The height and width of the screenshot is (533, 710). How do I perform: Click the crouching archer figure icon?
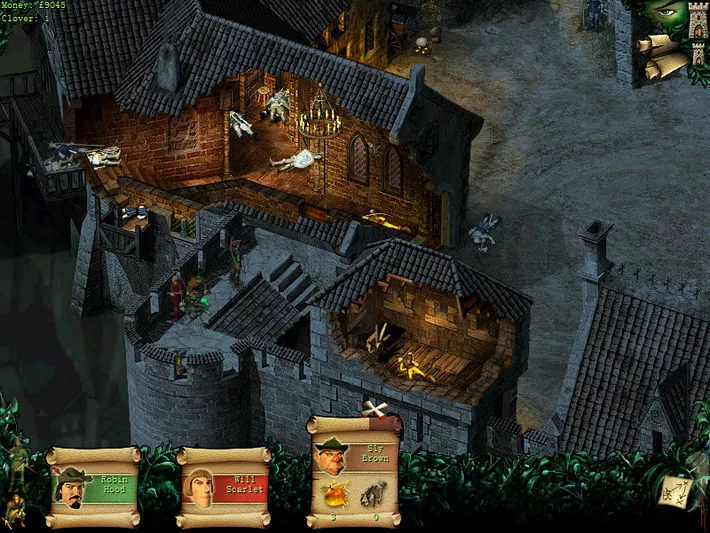tap(14, 509)
